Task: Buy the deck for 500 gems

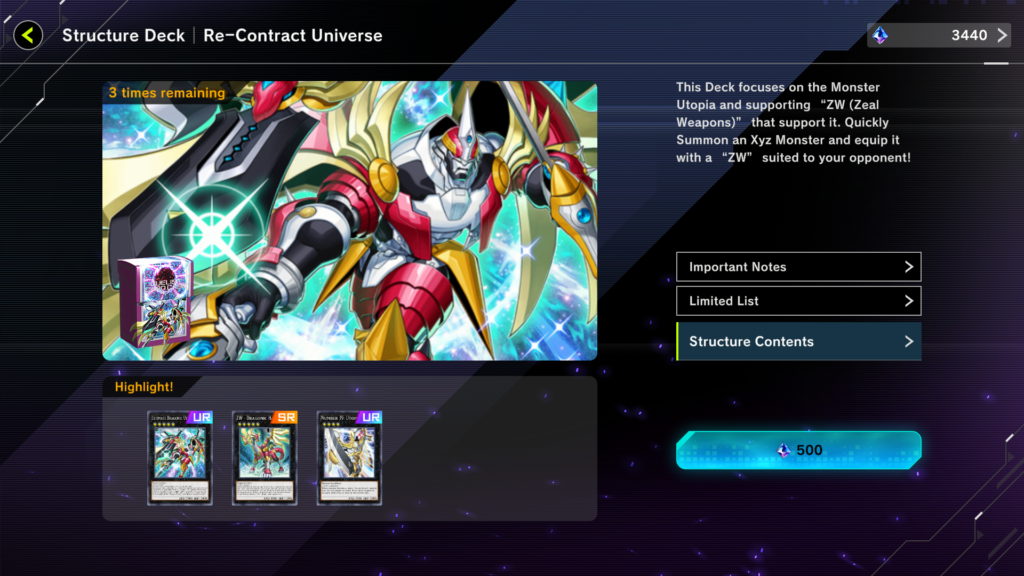Action: tap(798, 450)
